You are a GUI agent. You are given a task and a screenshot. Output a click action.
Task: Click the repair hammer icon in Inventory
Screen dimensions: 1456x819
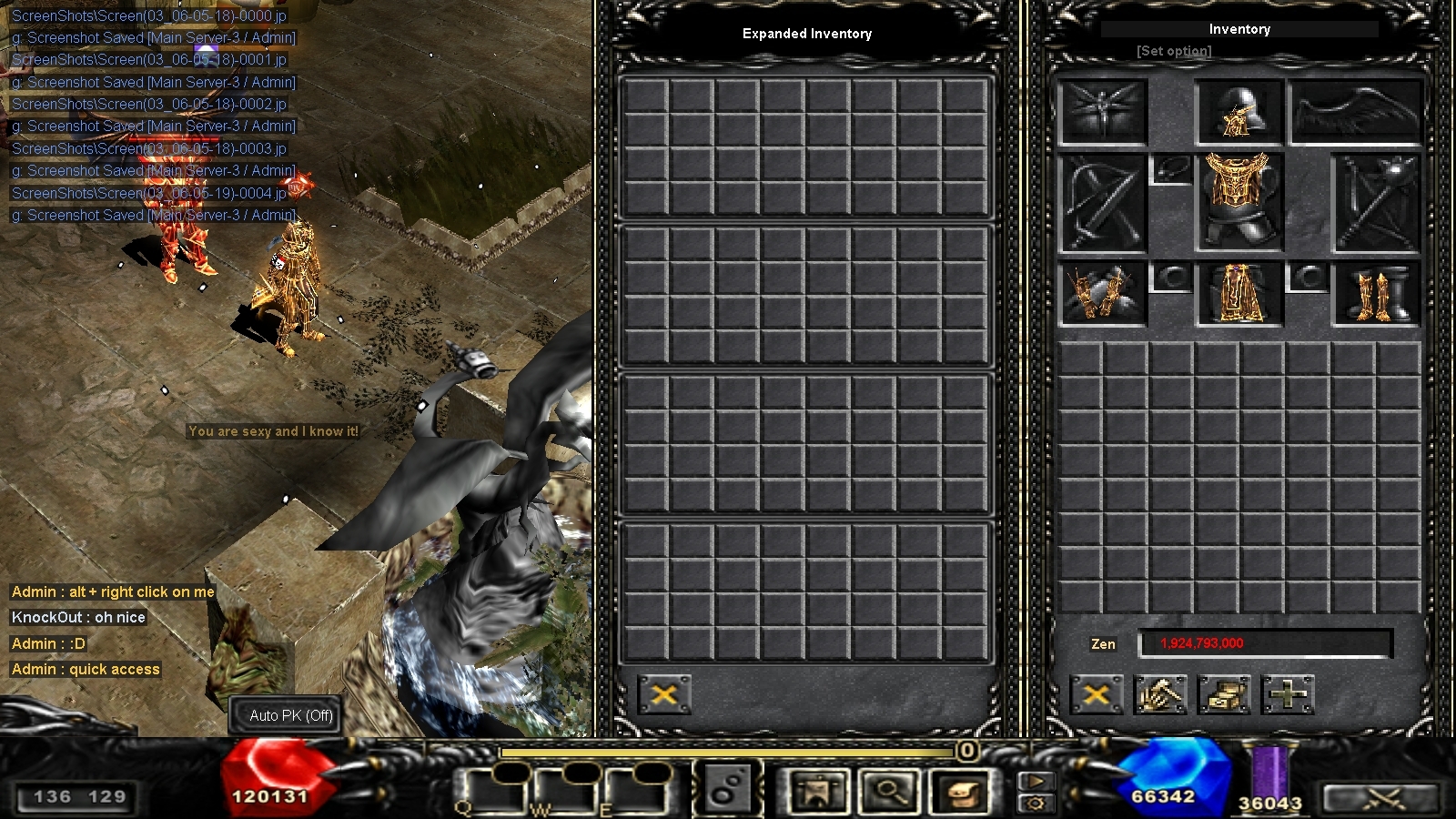pyautogui.click(x=1160, y=694)
